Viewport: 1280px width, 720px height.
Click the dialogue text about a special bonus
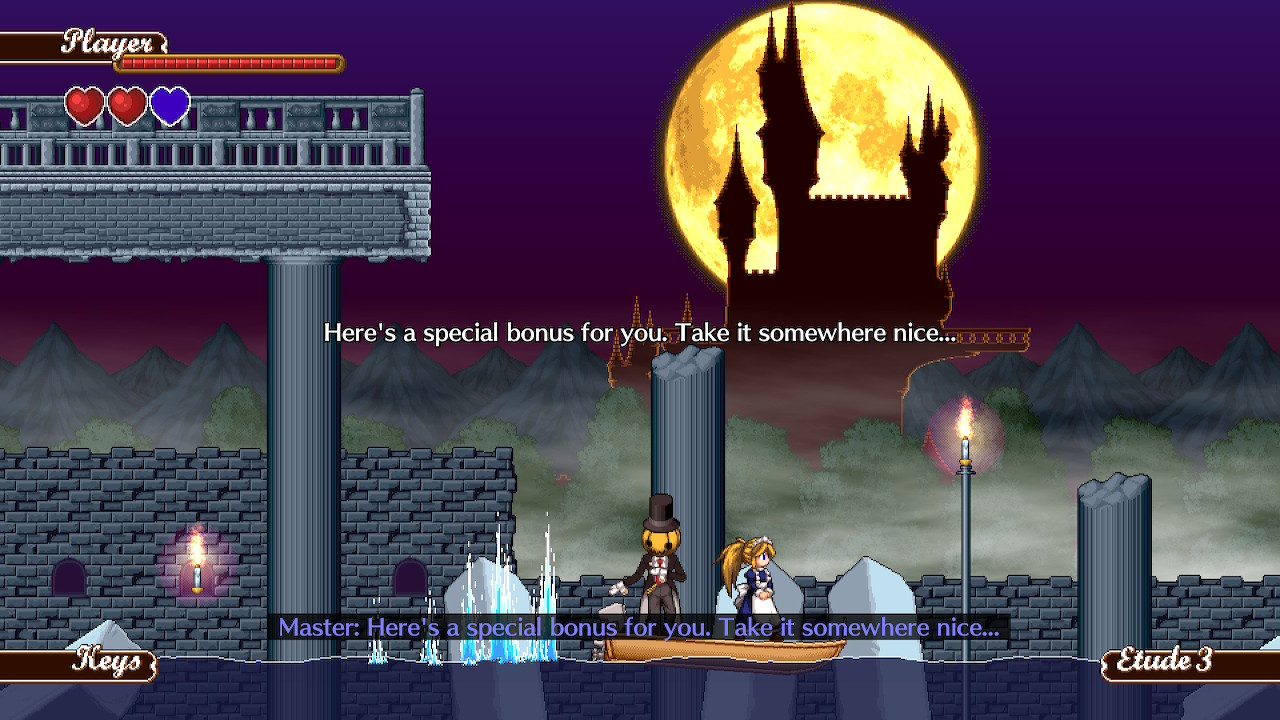[x=640, y=332]
